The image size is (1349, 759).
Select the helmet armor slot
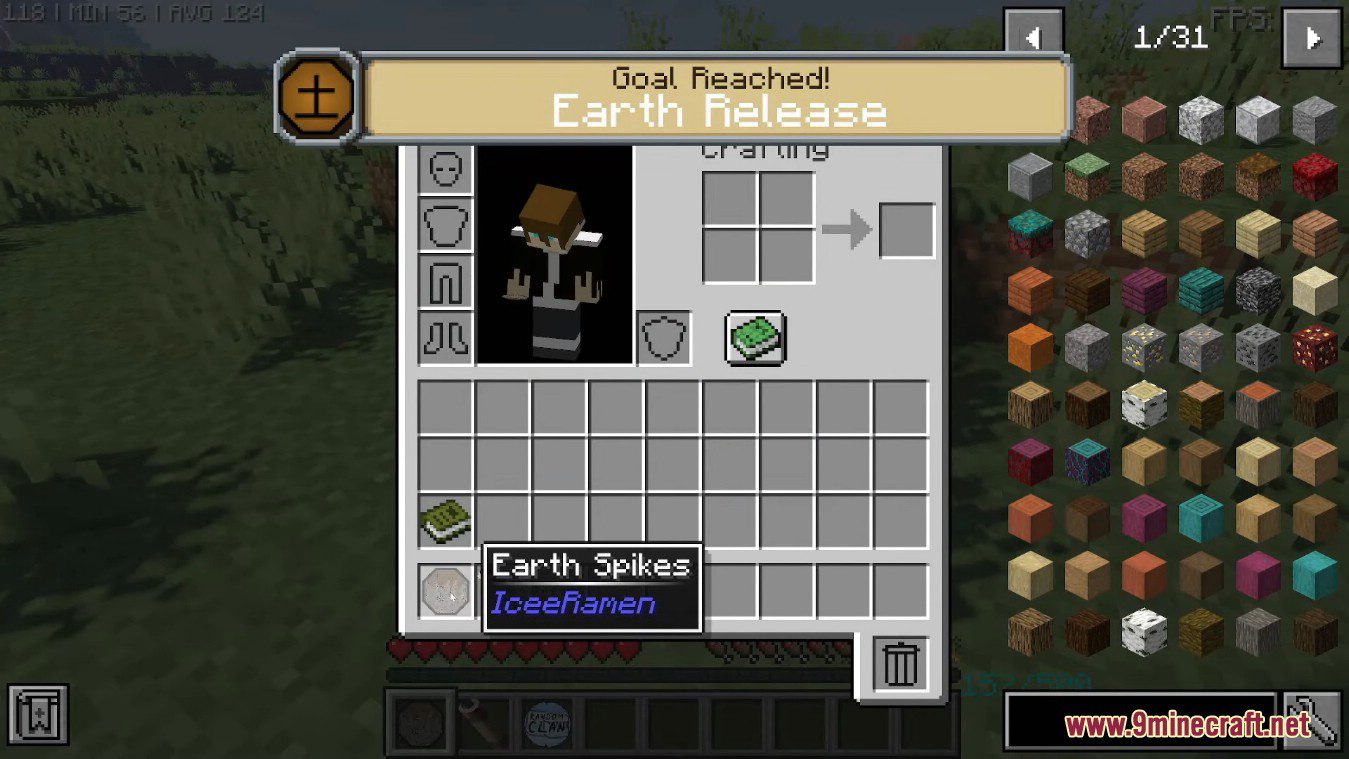point(444,168)
